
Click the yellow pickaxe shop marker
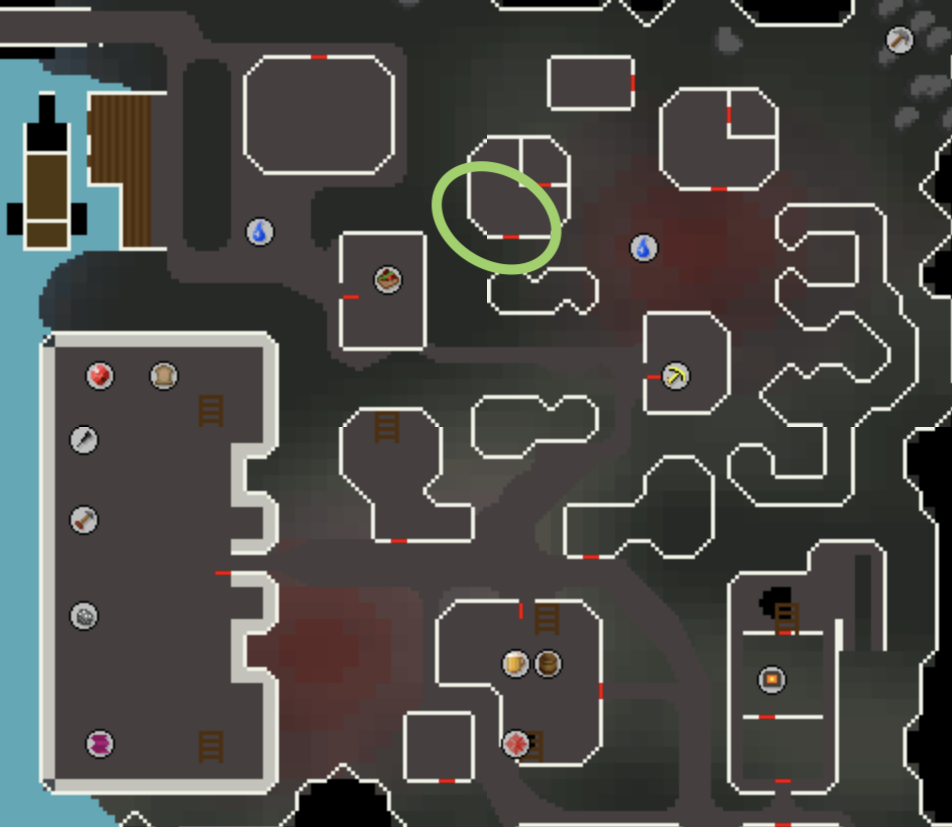click(677, 376)
